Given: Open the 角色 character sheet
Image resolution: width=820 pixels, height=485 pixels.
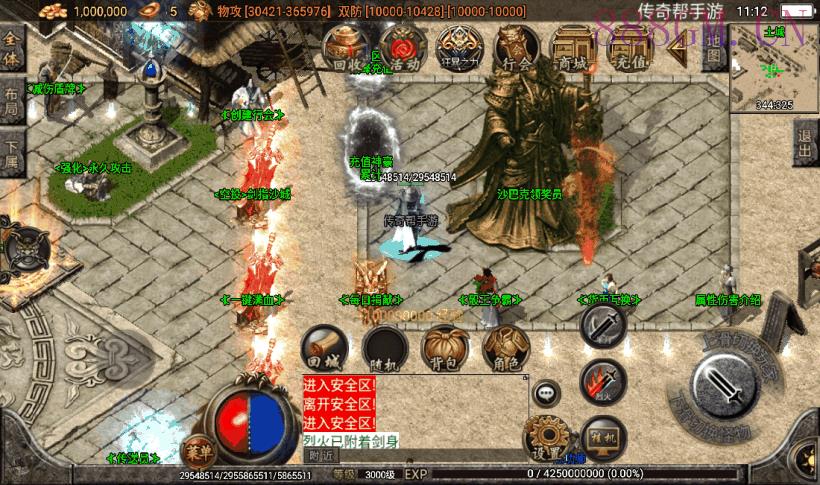Looking at the screenshot, I should tap(504, 347).
